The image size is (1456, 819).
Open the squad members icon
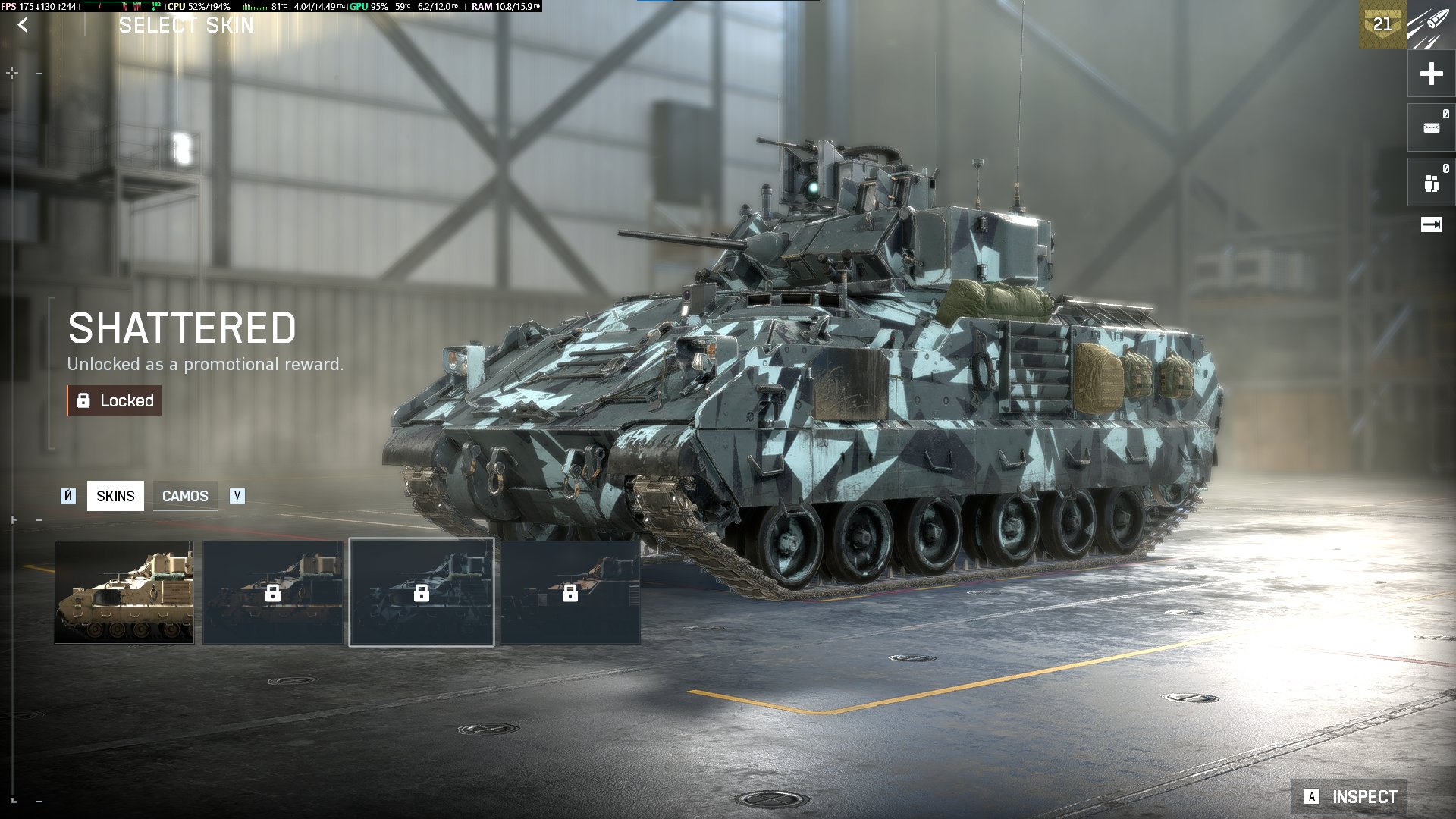(1431, 183)
